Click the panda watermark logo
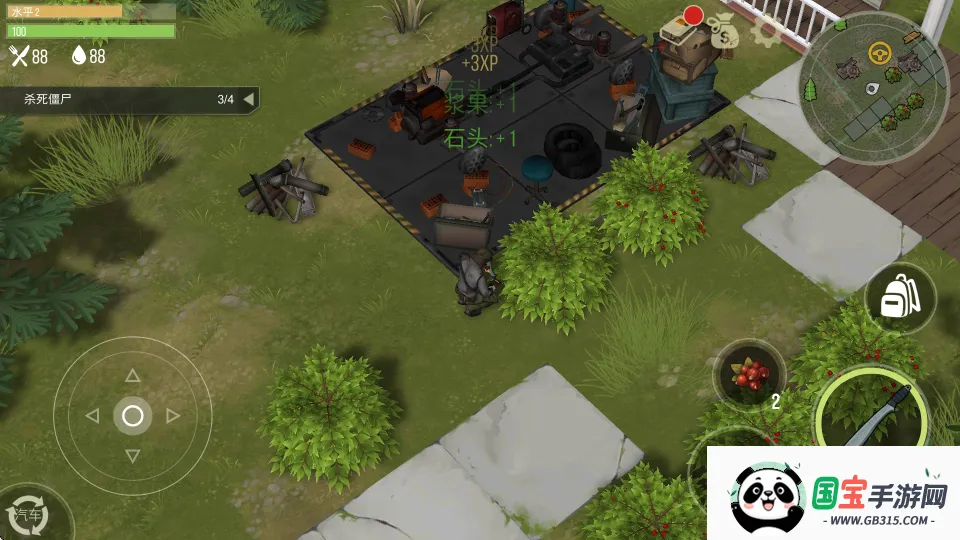Image resolution: width=960 pixels, height=540 pixels. point(768,497)
